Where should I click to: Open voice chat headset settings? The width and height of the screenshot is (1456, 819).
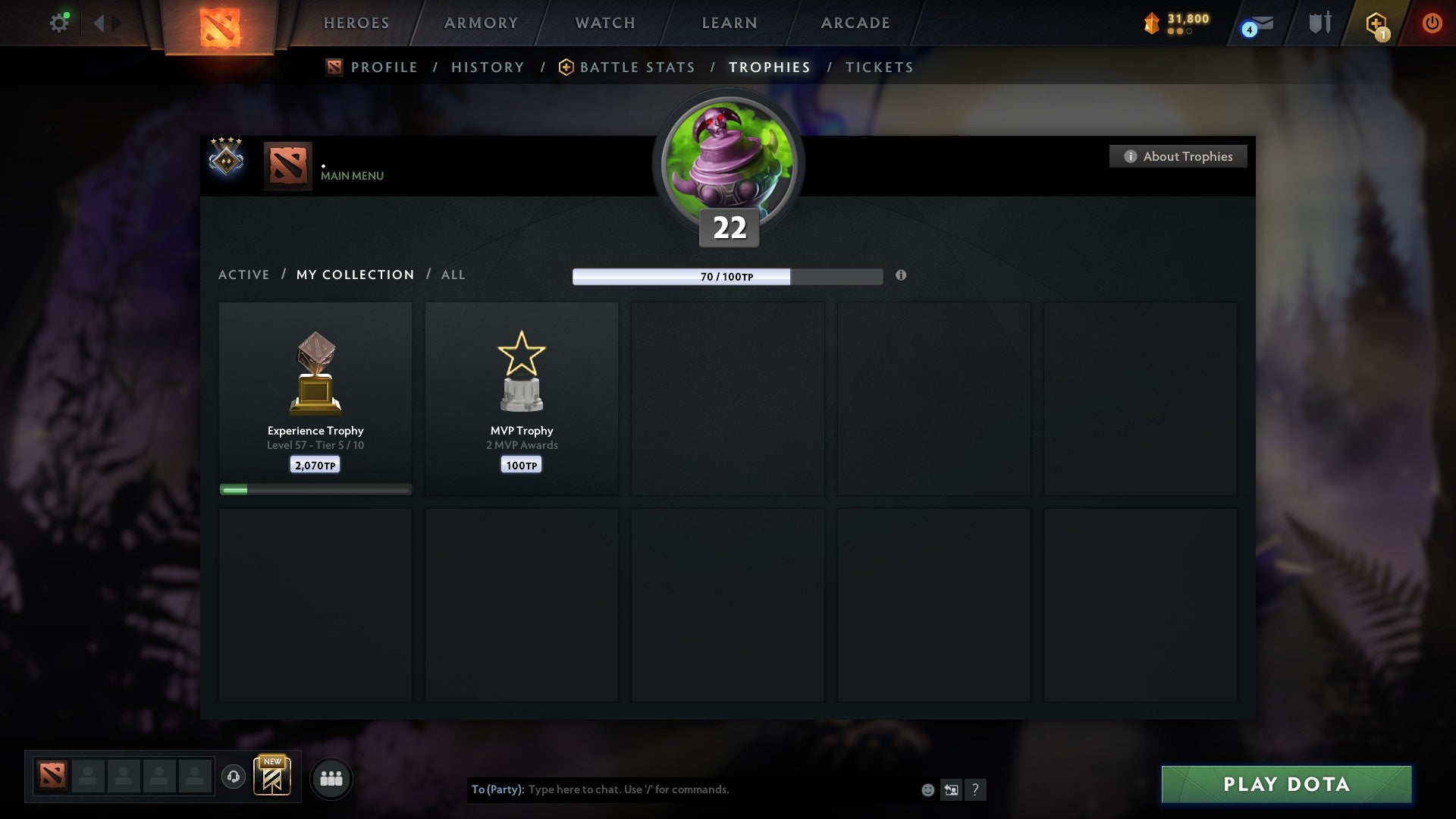click(234, 777)
